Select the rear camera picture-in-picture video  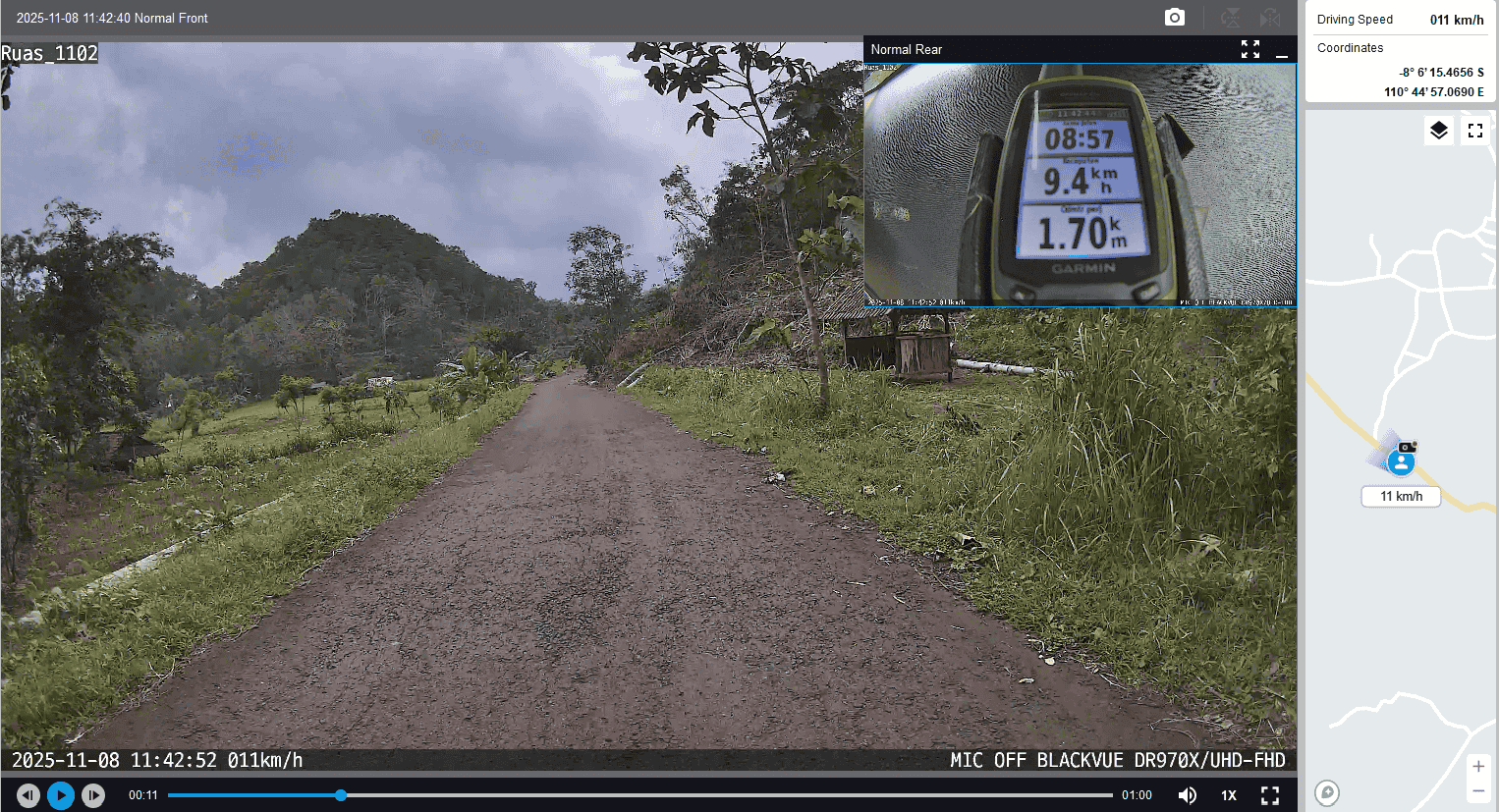(1080, 185)
